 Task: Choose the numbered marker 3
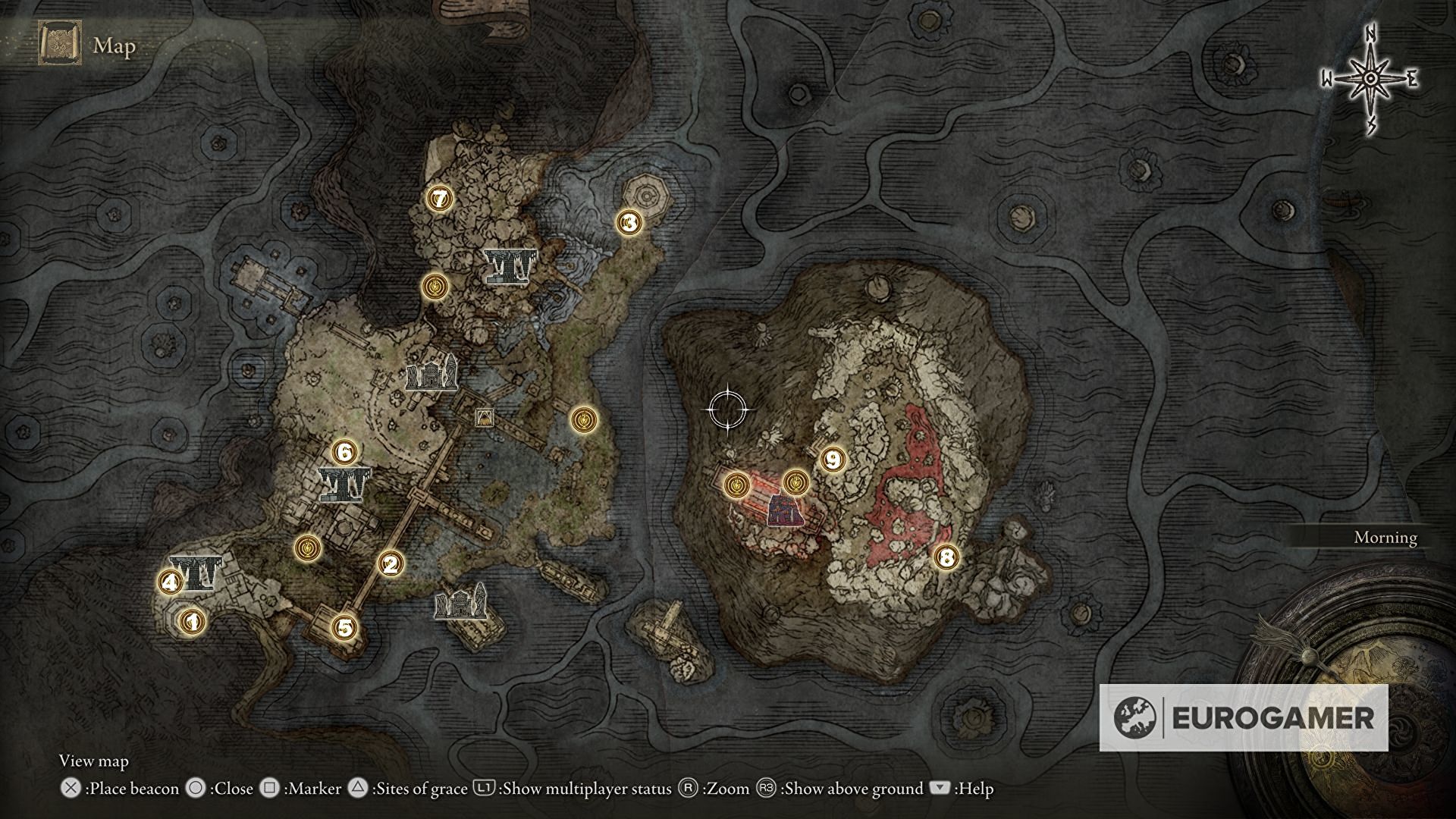(x=629, y=222)
